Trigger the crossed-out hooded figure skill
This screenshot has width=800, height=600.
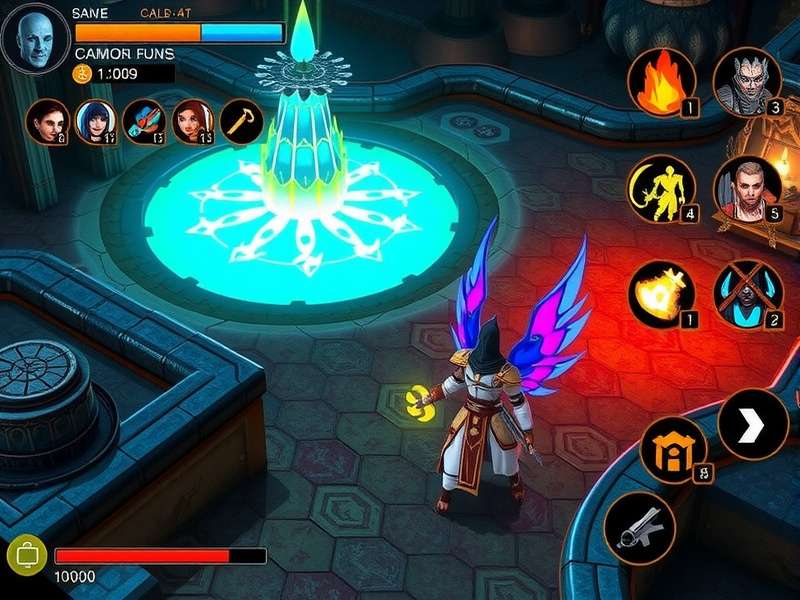coord(747,295)
